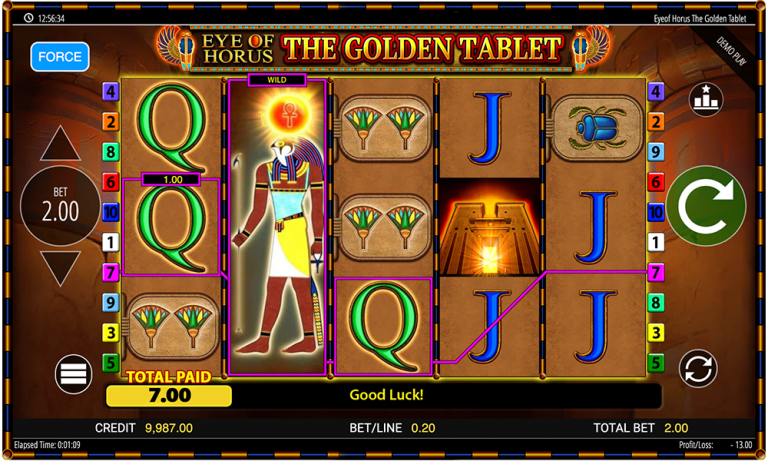Activate autoplay with the circular arrows button
The image size is (768, 461).
click(698, 369)
